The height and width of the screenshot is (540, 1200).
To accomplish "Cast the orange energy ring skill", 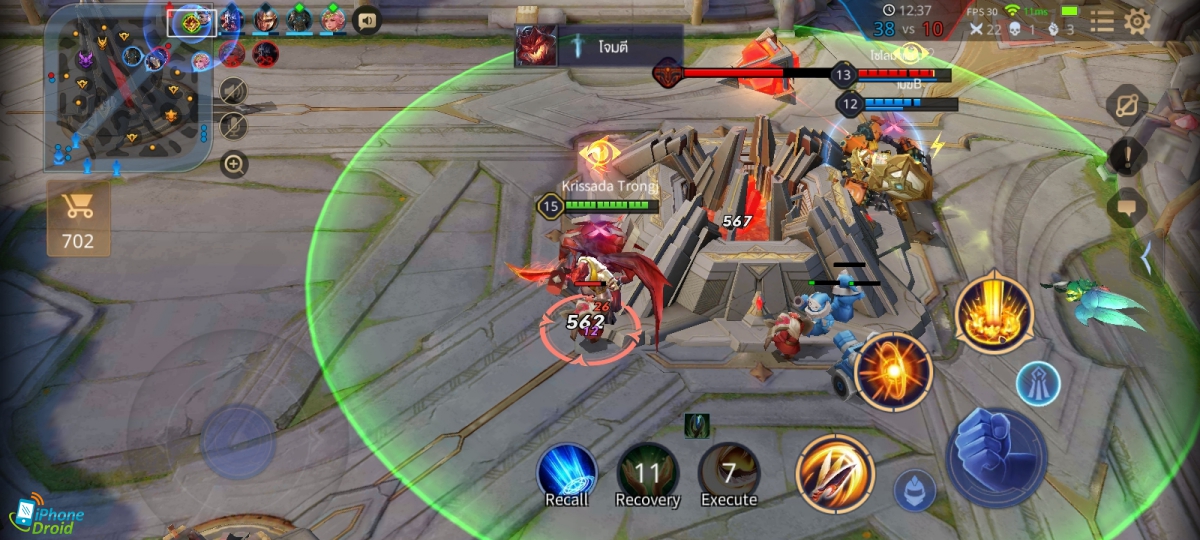I will [892, 372].
